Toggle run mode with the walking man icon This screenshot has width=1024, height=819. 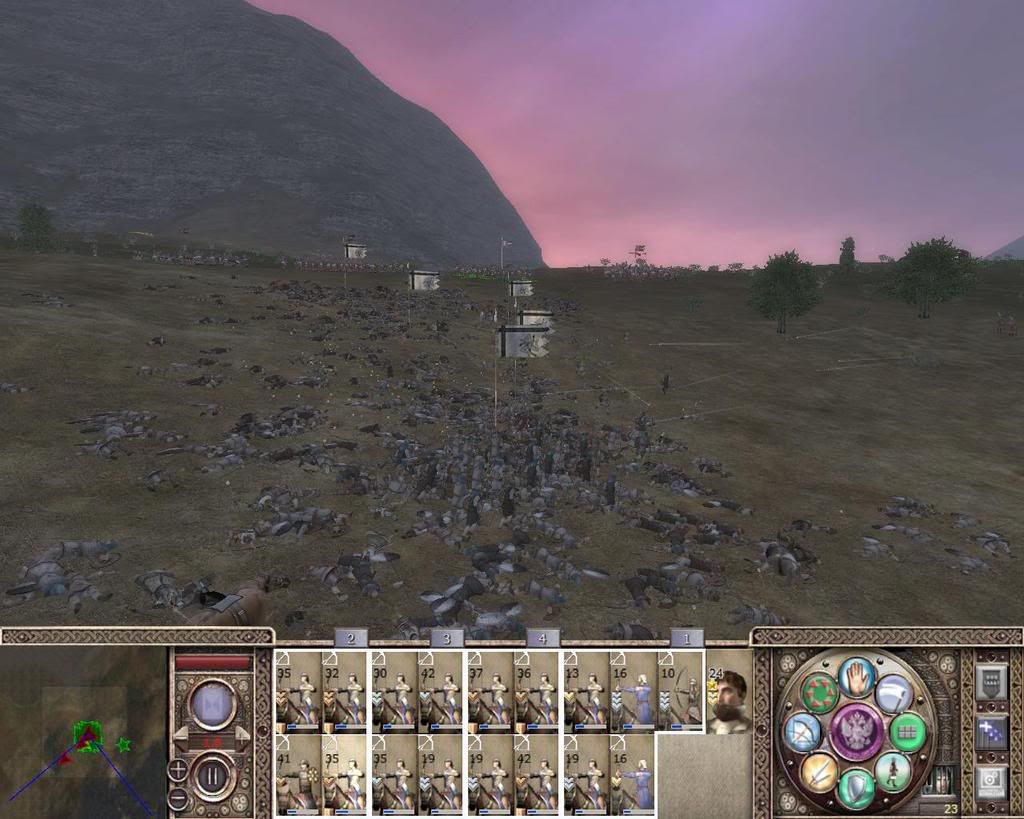click(893, 771)
